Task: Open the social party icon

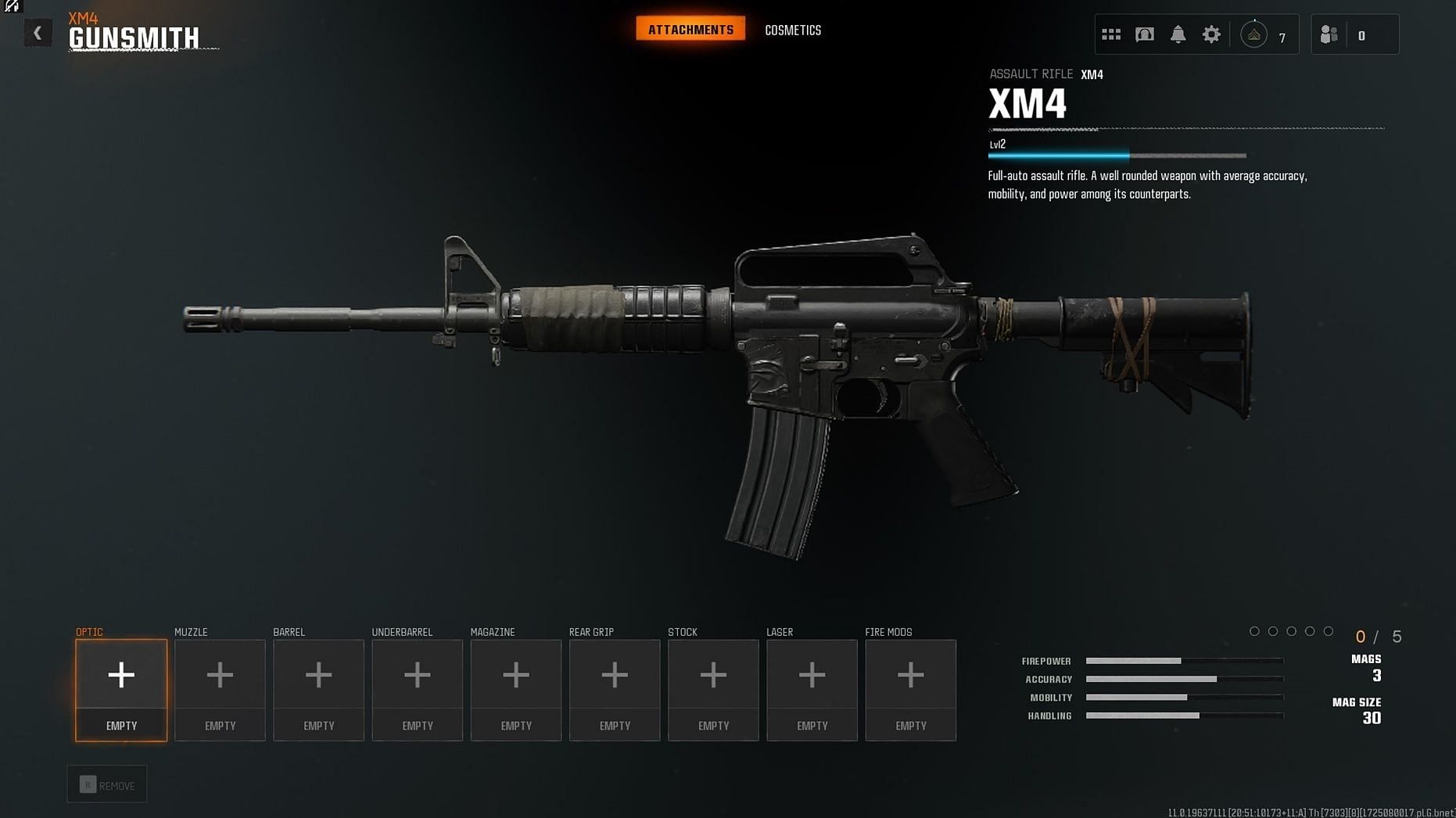Action: (1329, 35)
